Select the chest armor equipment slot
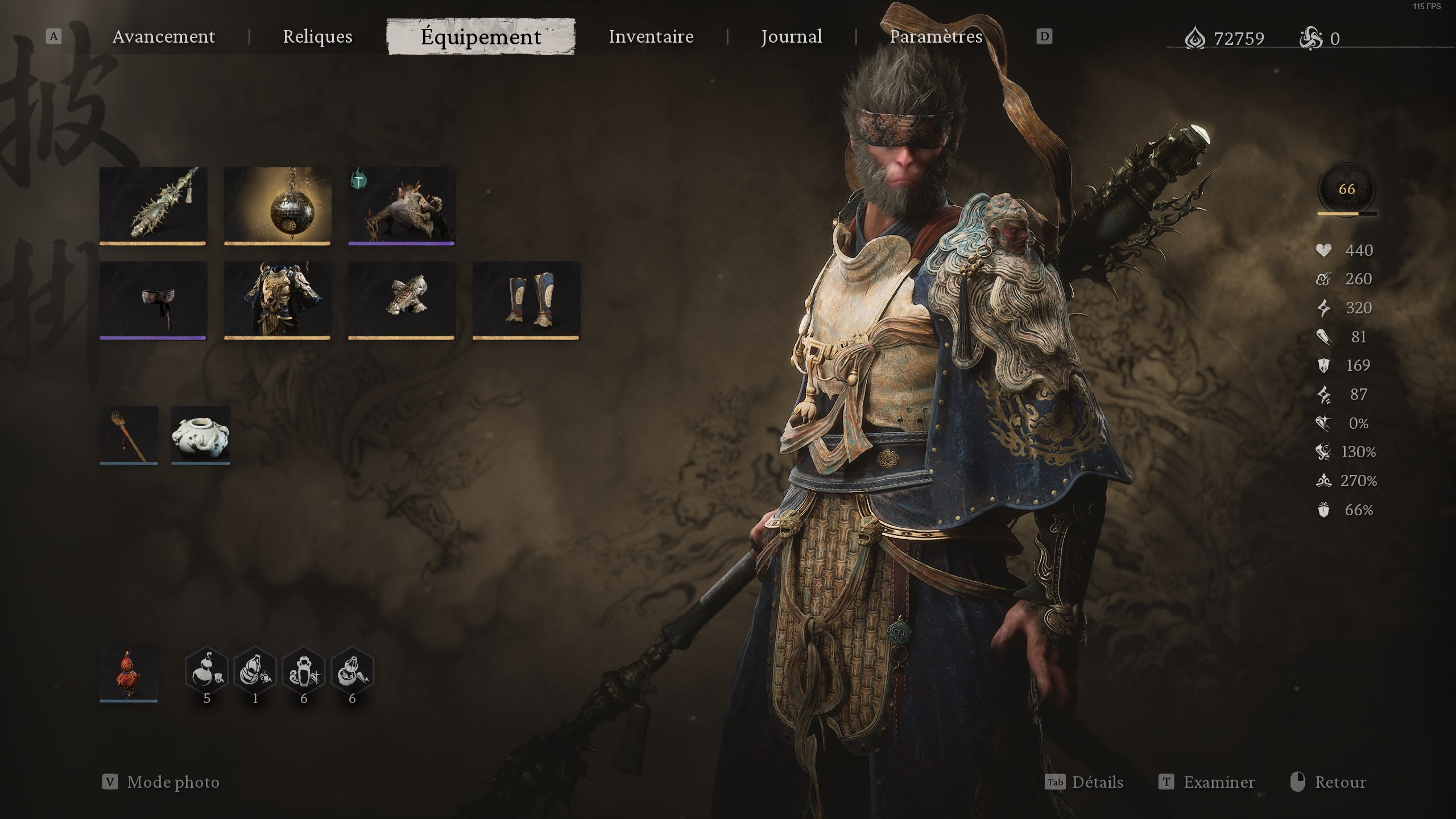This screenshot has height=819, width=1456. click(277, 299)
